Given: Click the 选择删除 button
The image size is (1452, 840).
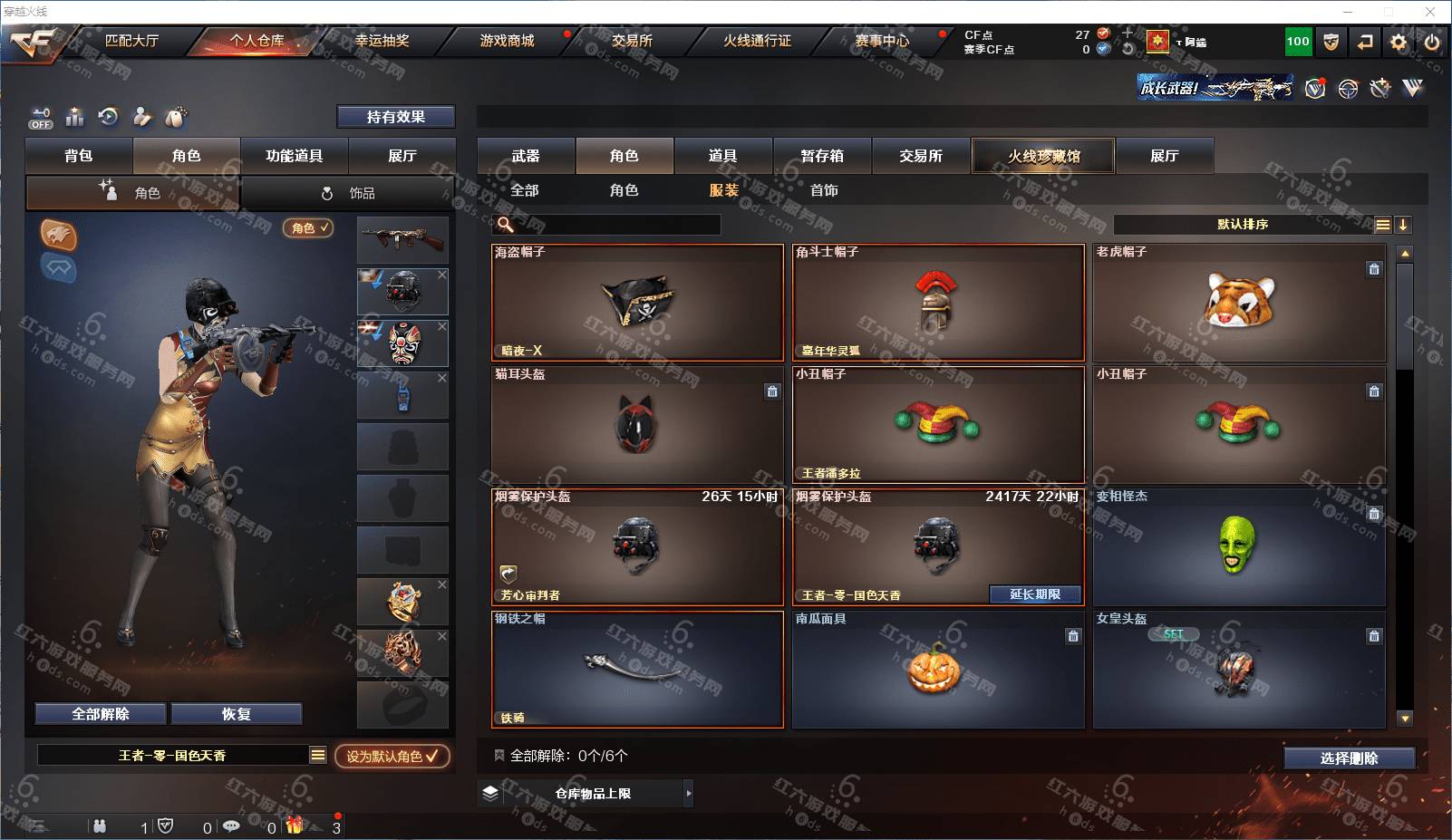Looking at the screenshot, I should pyautogui.click(x=1349, y=758).
